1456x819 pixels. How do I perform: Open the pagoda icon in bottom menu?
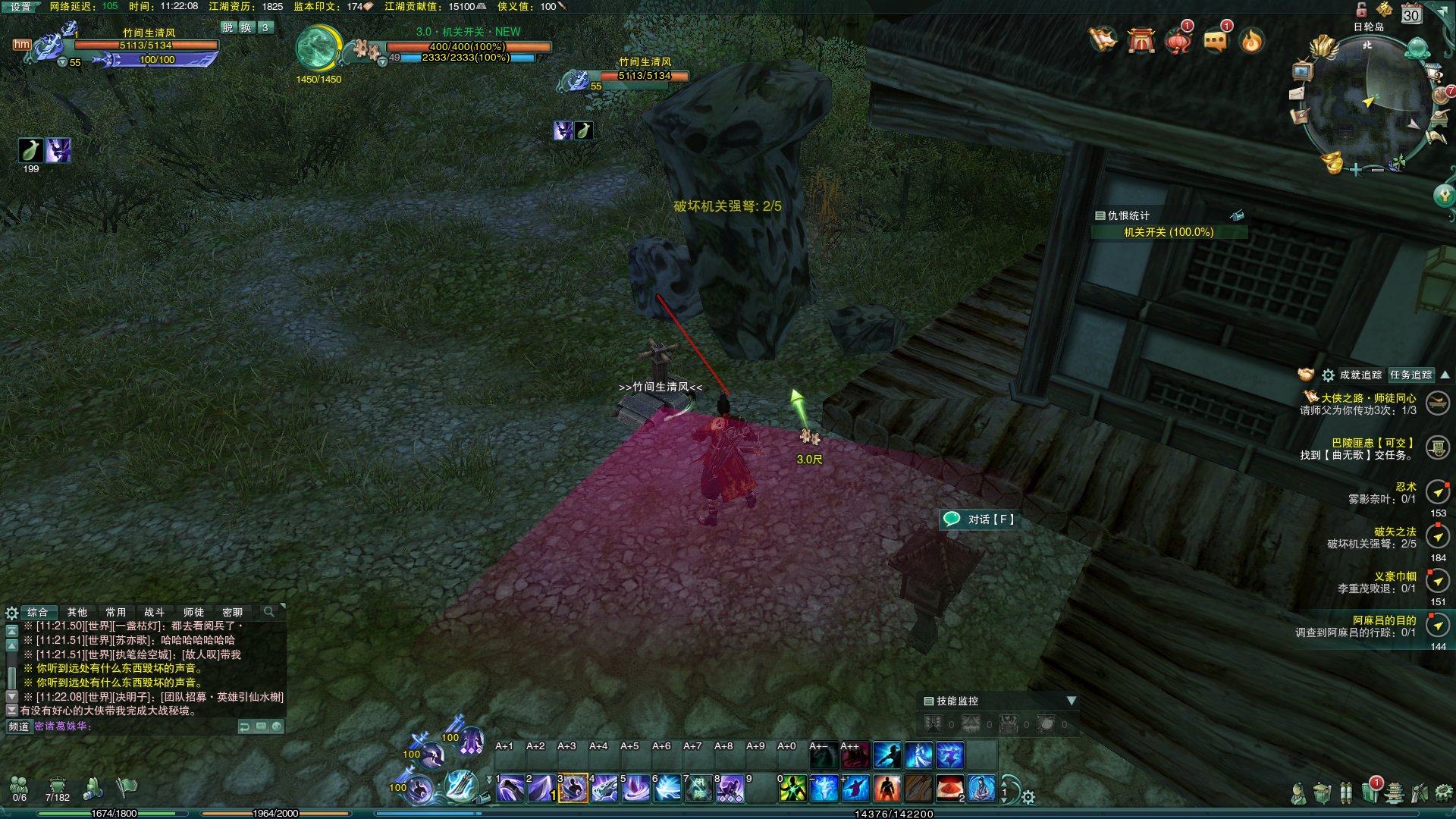(x=1395, y=793)
